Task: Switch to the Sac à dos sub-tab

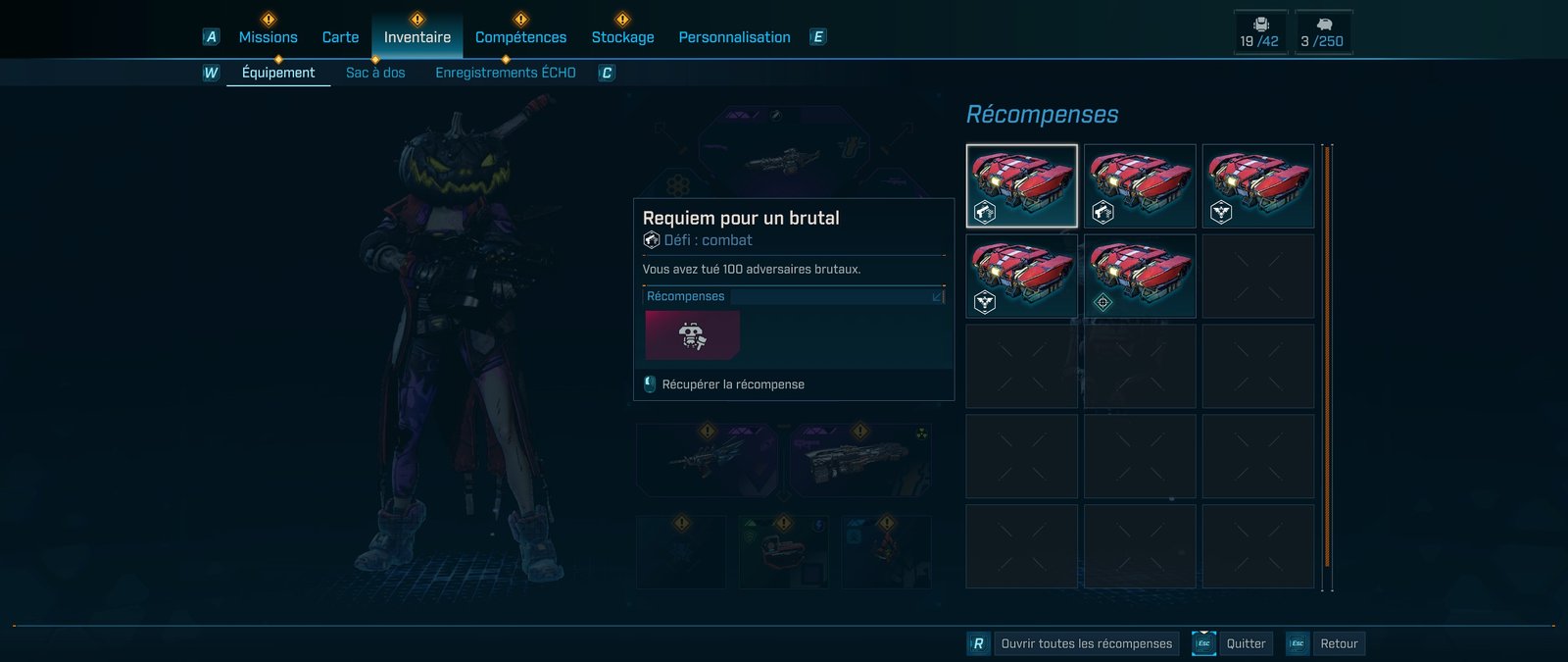Action: (x=375, y=73)
